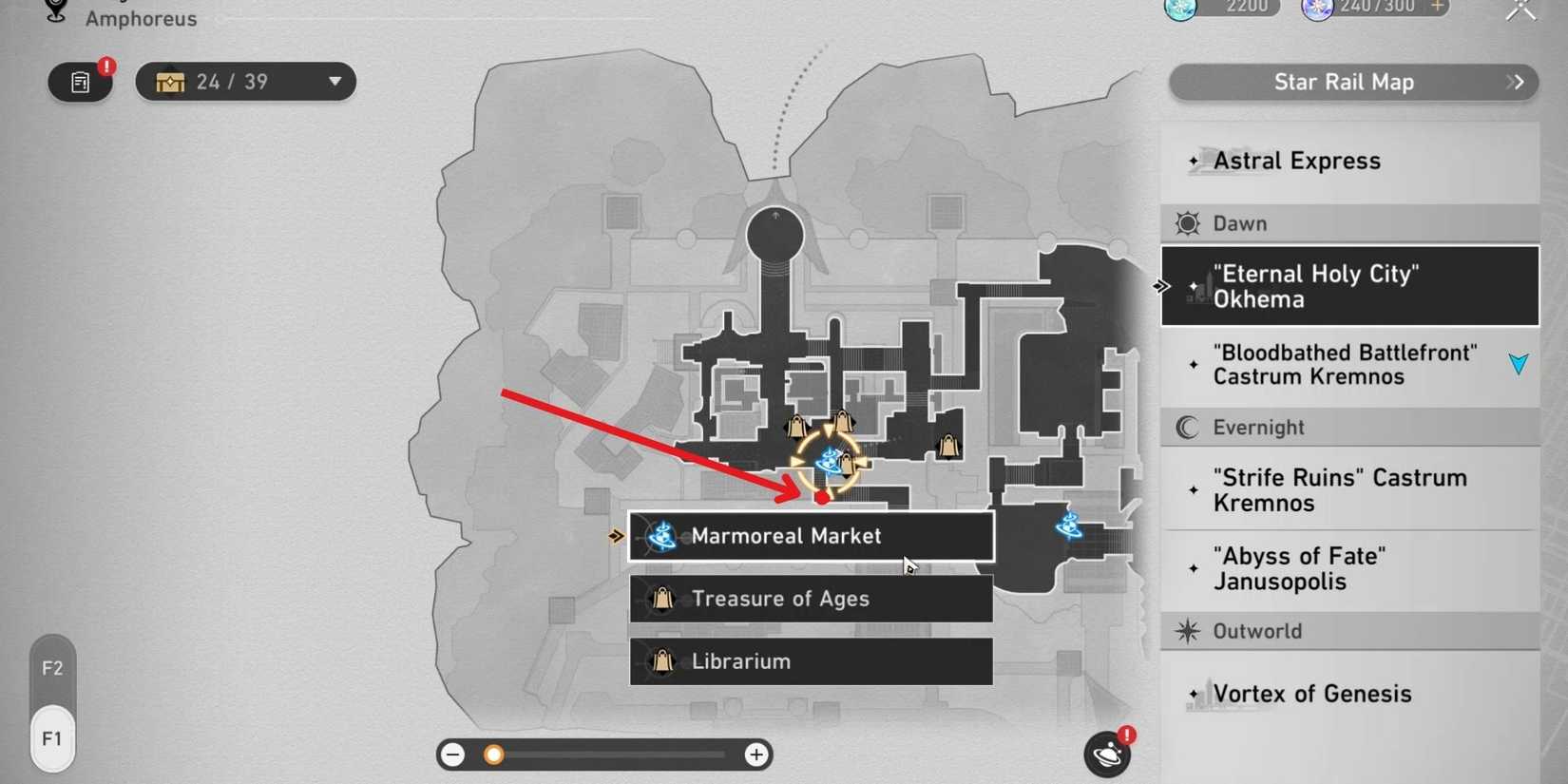The image size is (1568, 784).
Task: Open the chest counter dropdown arrow
Action: pos(335,83)
